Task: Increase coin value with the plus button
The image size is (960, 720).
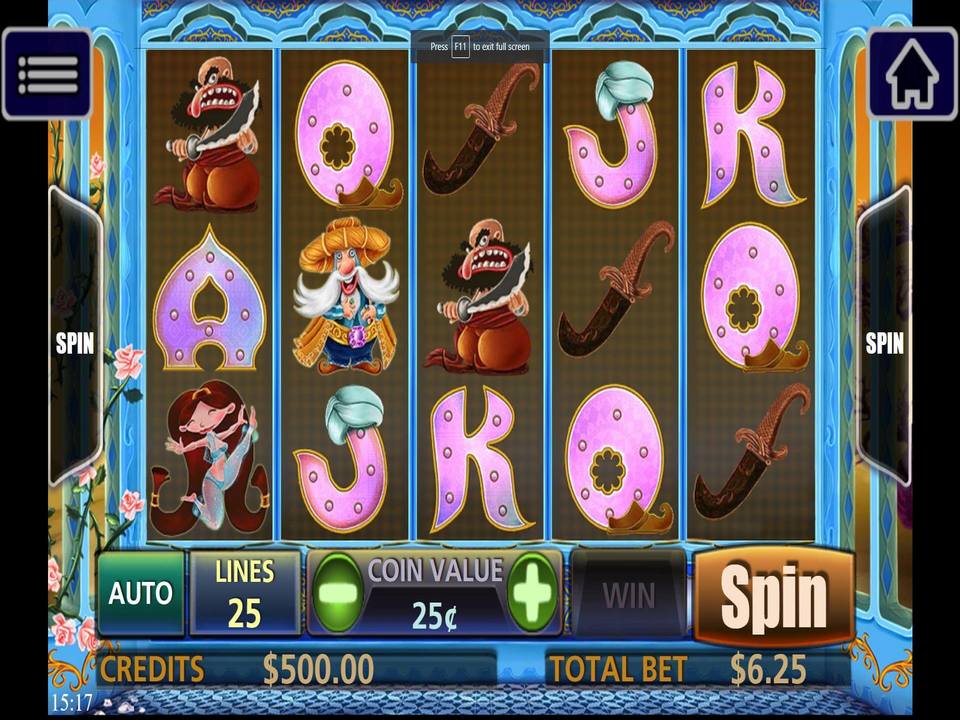Action: 532,593
